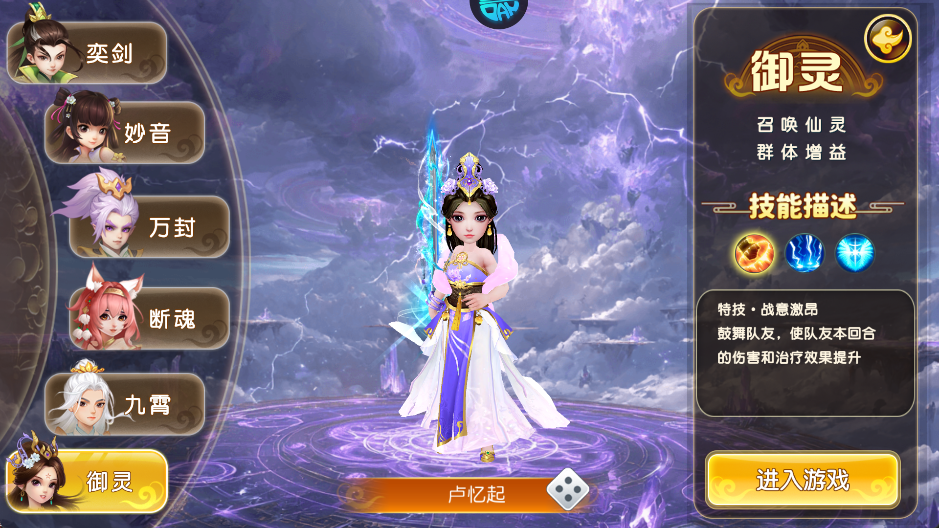
Task: Pick the 万封 character class
Action: tap(150, 228)
